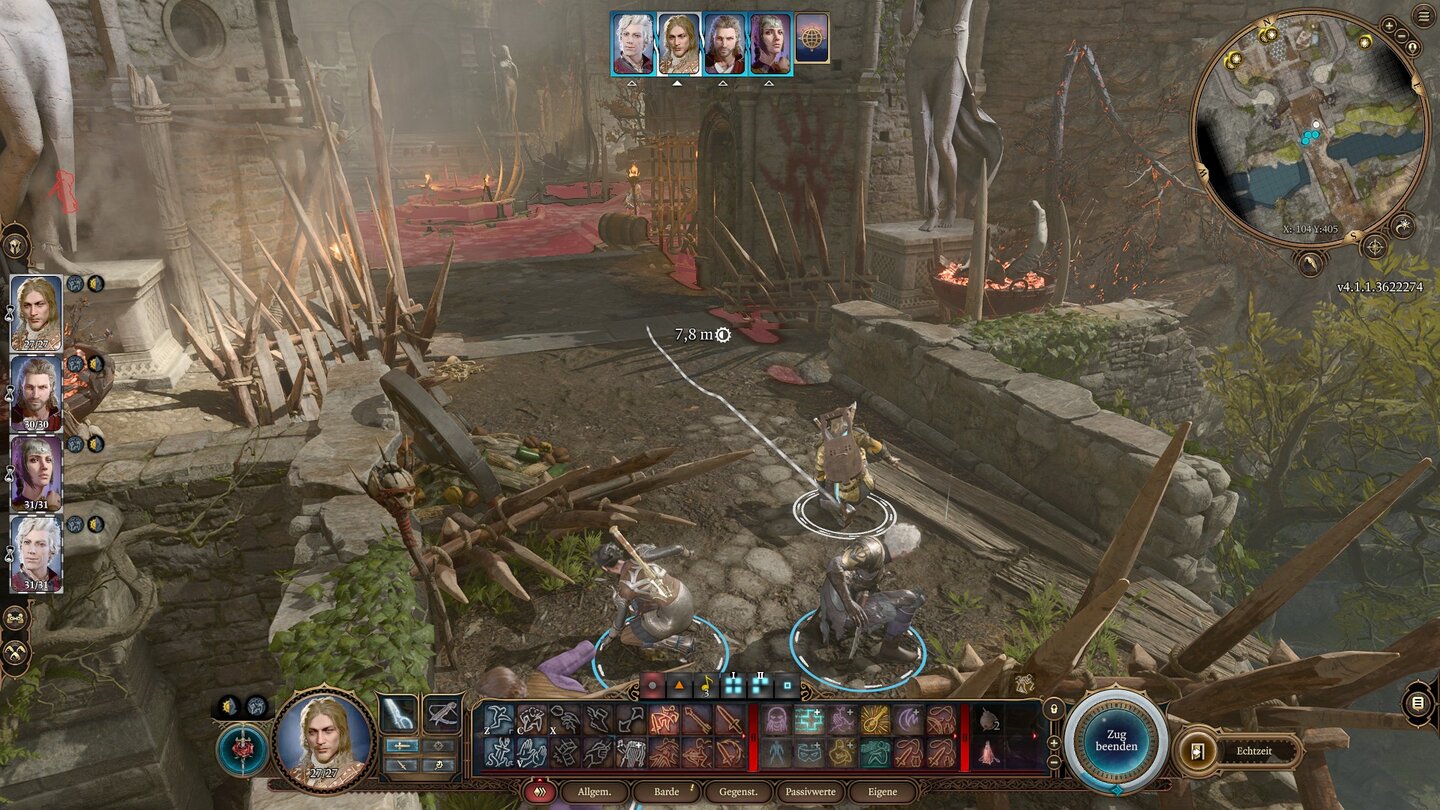
Task: Open the combat log scroll button
Action: (1417, 703)
